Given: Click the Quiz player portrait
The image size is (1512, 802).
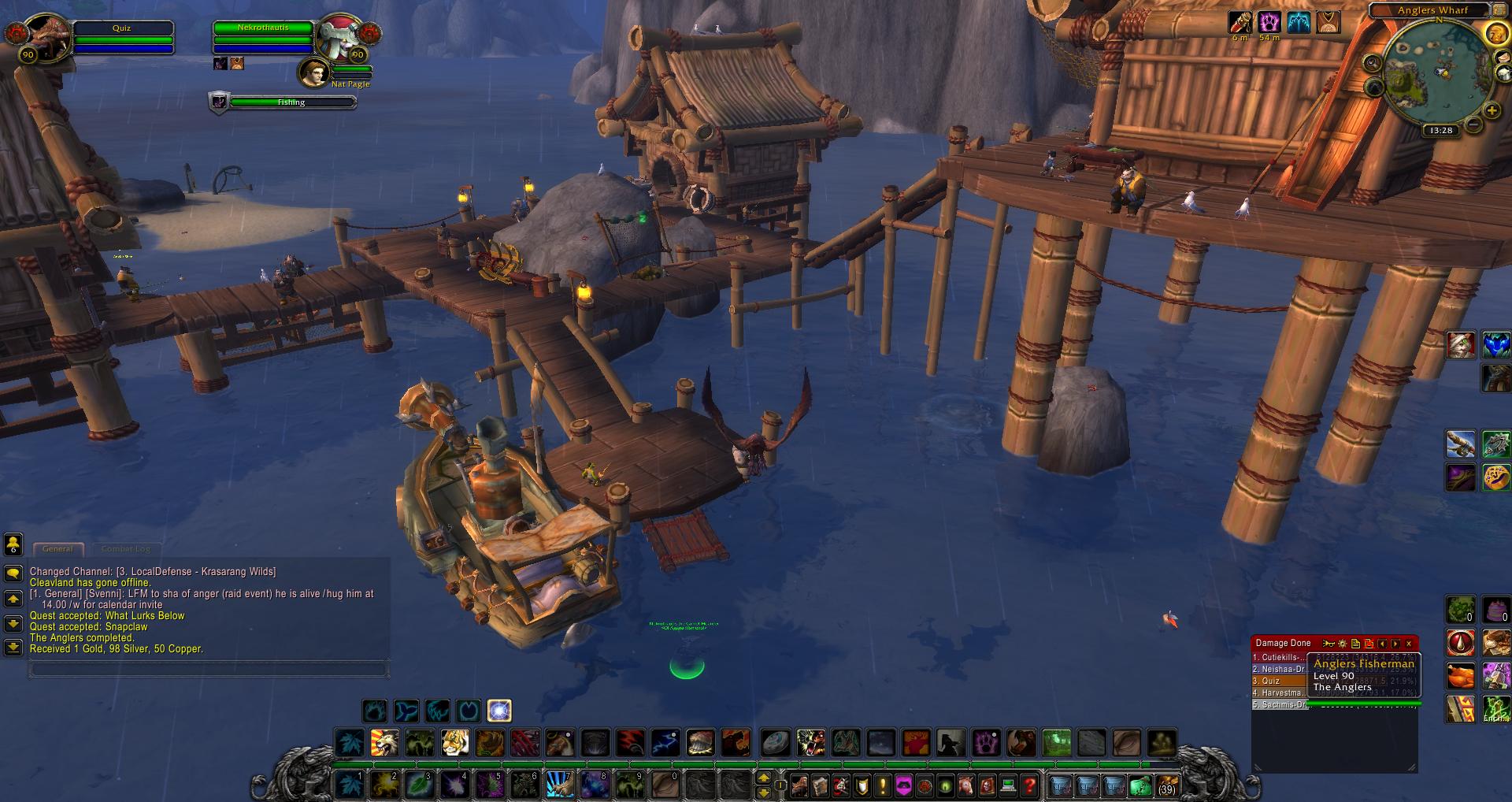Looking at the screenshot, I should [x=49, y=38].
